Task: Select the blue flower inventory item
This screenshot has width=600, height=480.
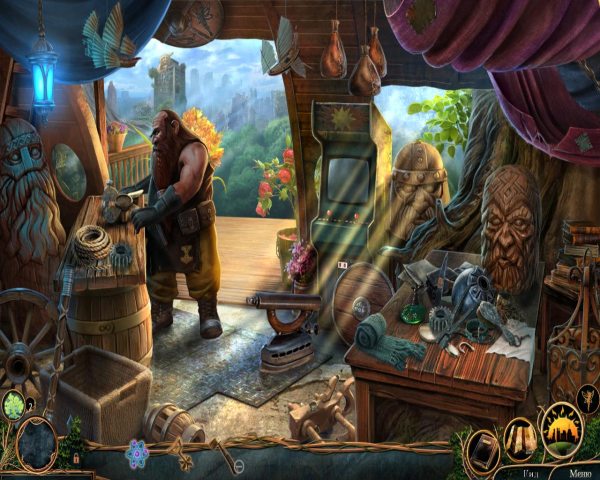Action: (137, 455)
